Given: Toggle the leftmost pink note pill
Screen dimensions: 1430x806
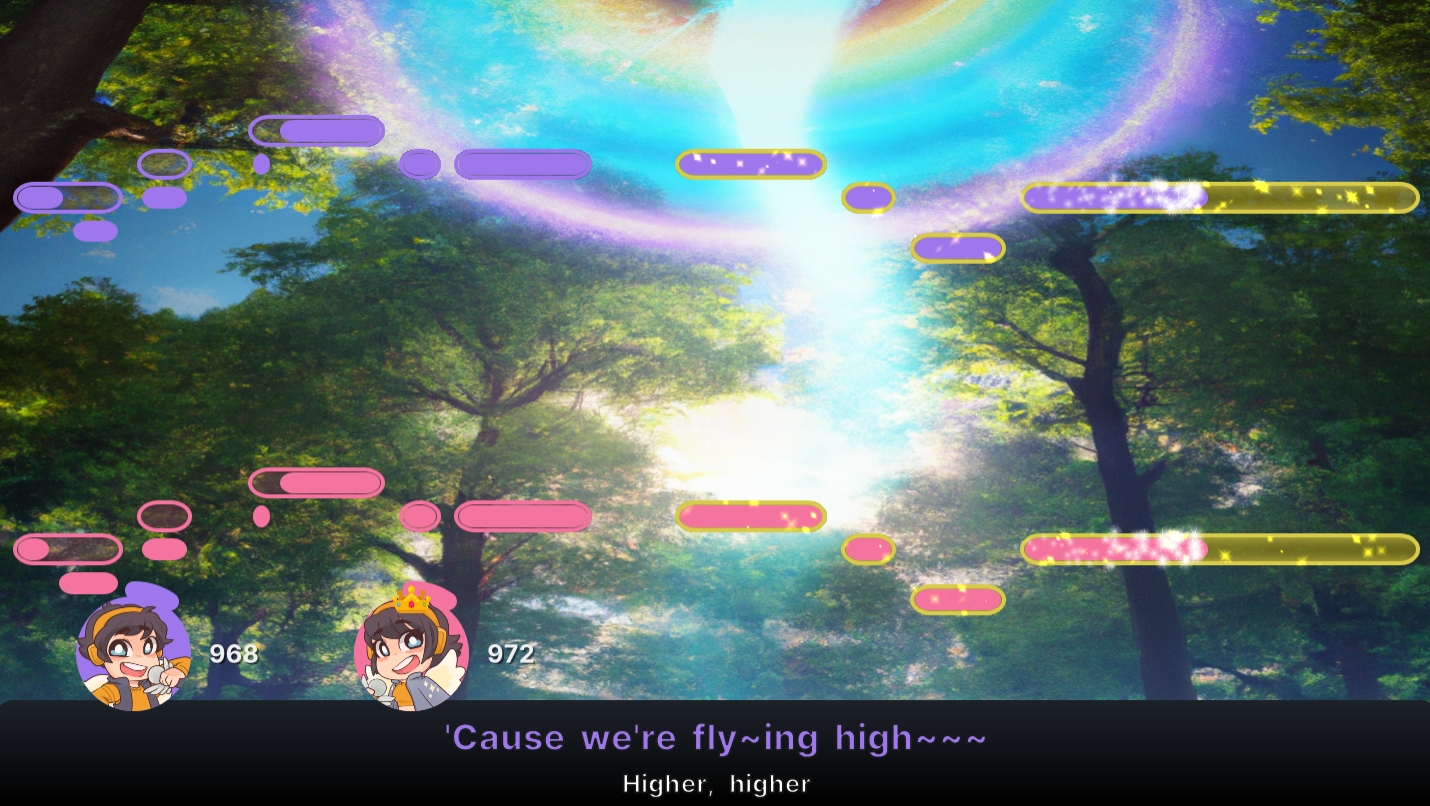Looking at the screenshot, I should [67, 549].
